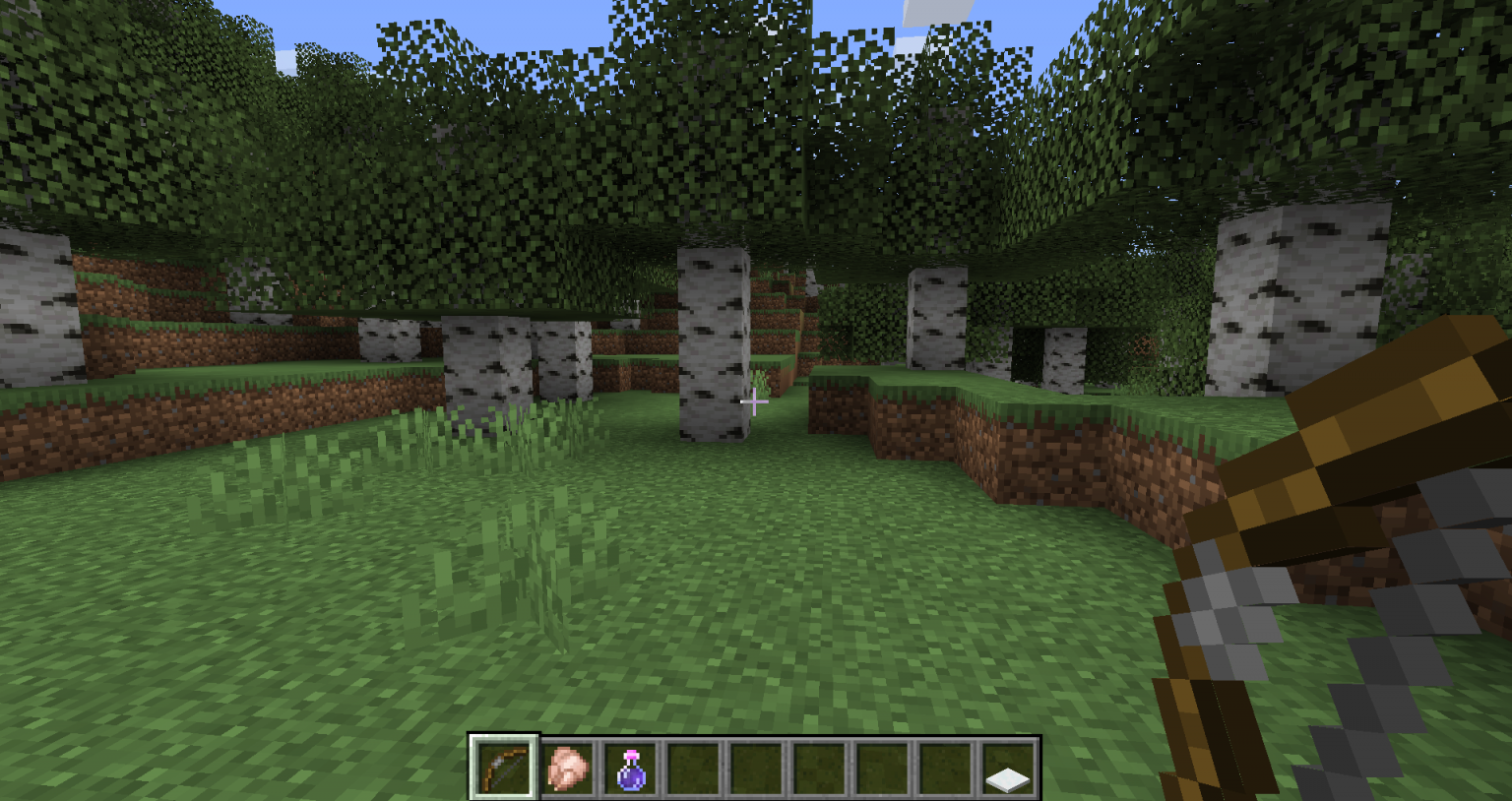This screenshot has height=801, width=1512.
Task: Click the crosshair at screen center
Action: pos(756,402)
